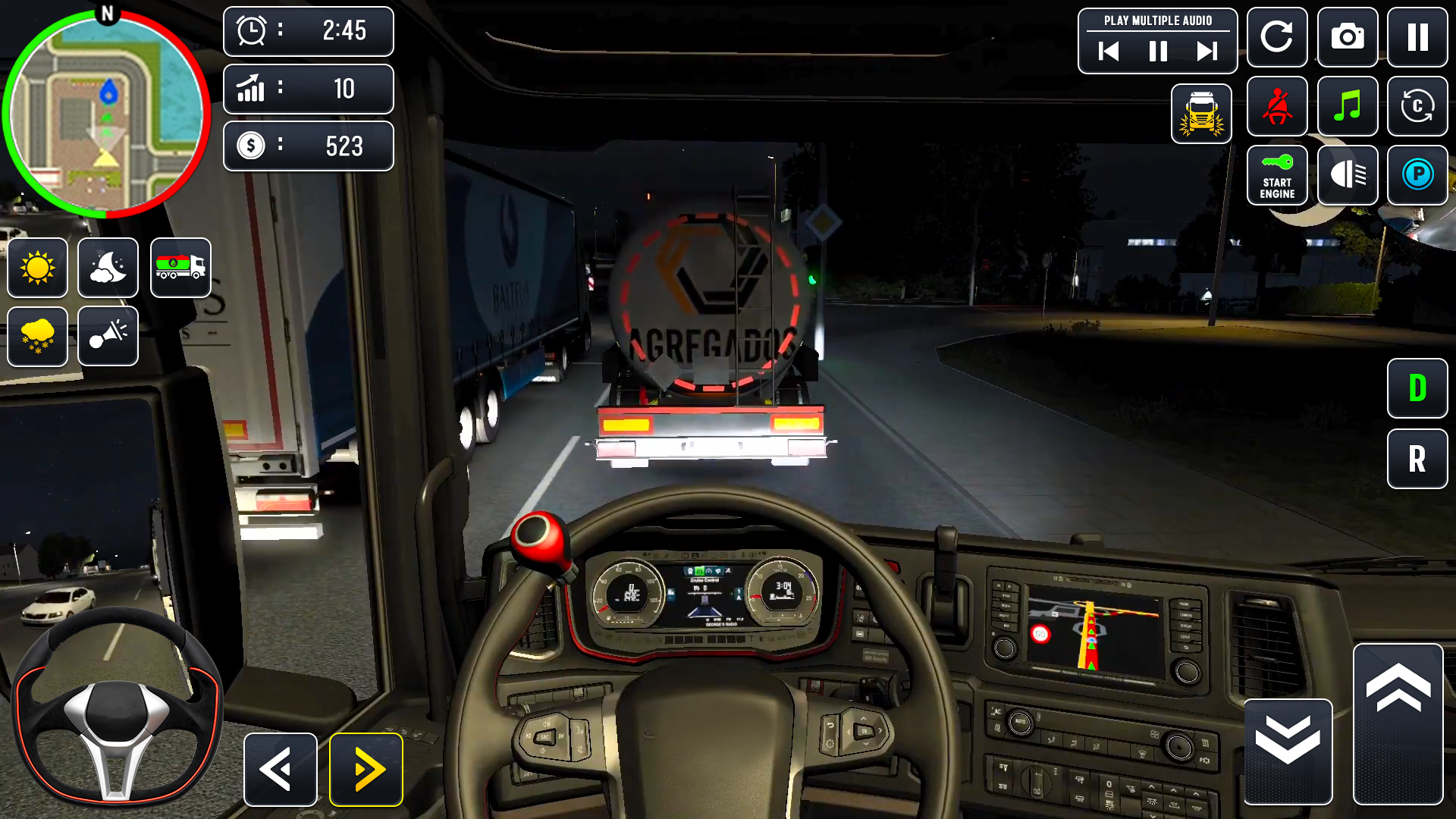The width and height of the screenshot is (1456, 819).
Task: Open the music settings icon
Action: click(1348, 106)
